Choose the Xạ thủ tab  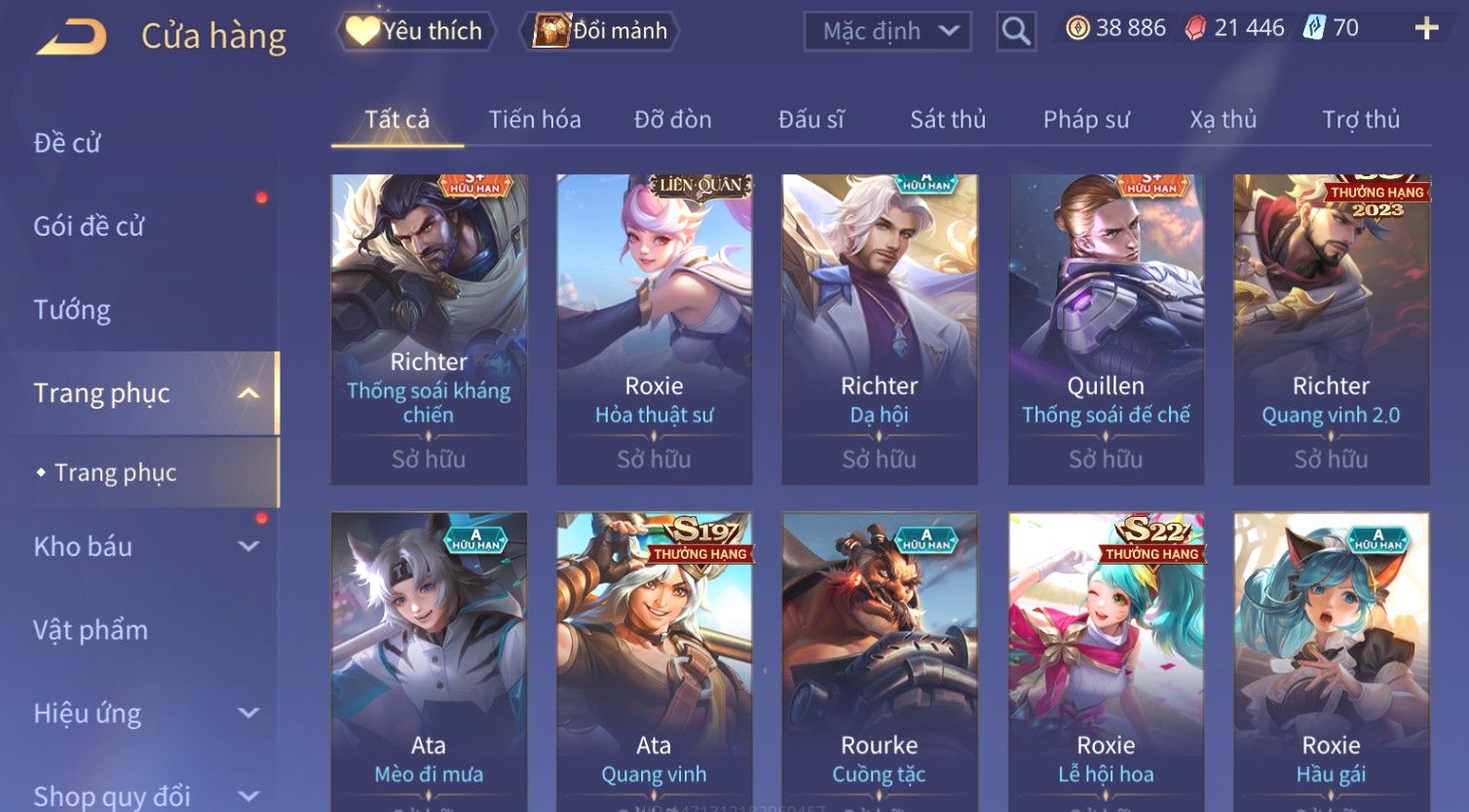1223,120
